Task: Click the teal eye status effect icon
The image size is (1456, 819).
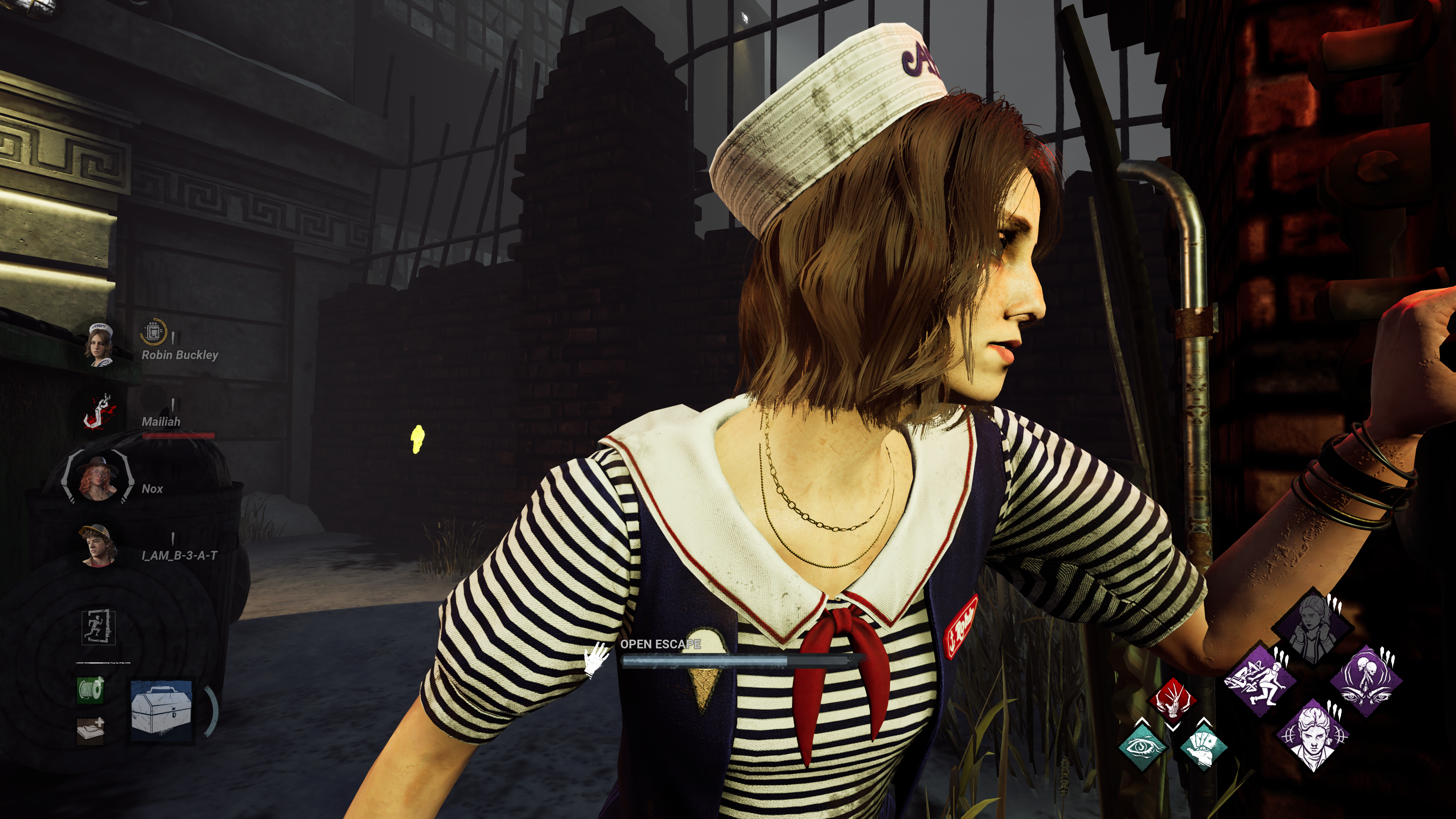Action: 1143,746
